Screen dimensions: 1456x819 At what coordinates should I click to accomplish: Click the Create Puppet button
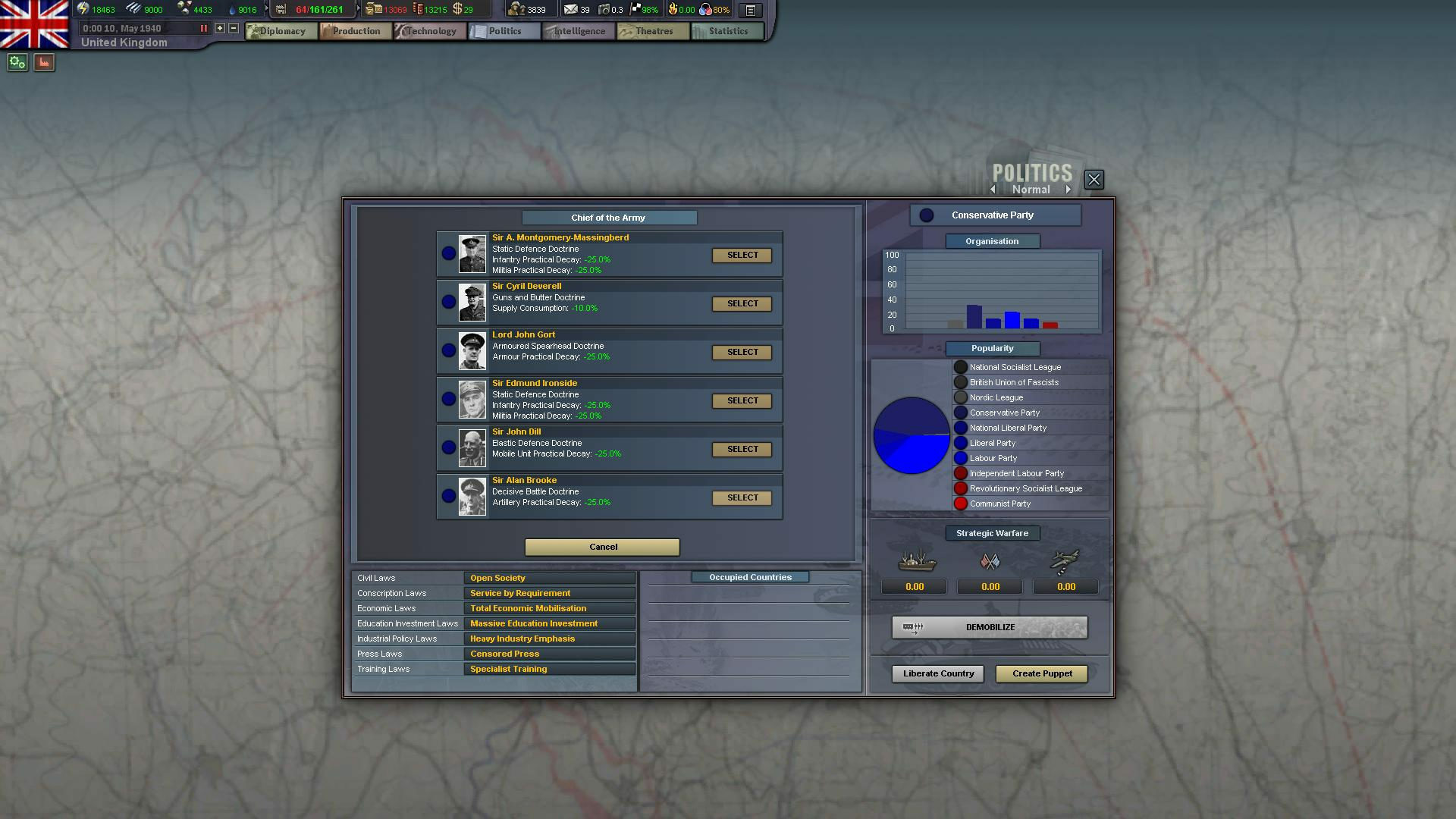[1041, 673]
